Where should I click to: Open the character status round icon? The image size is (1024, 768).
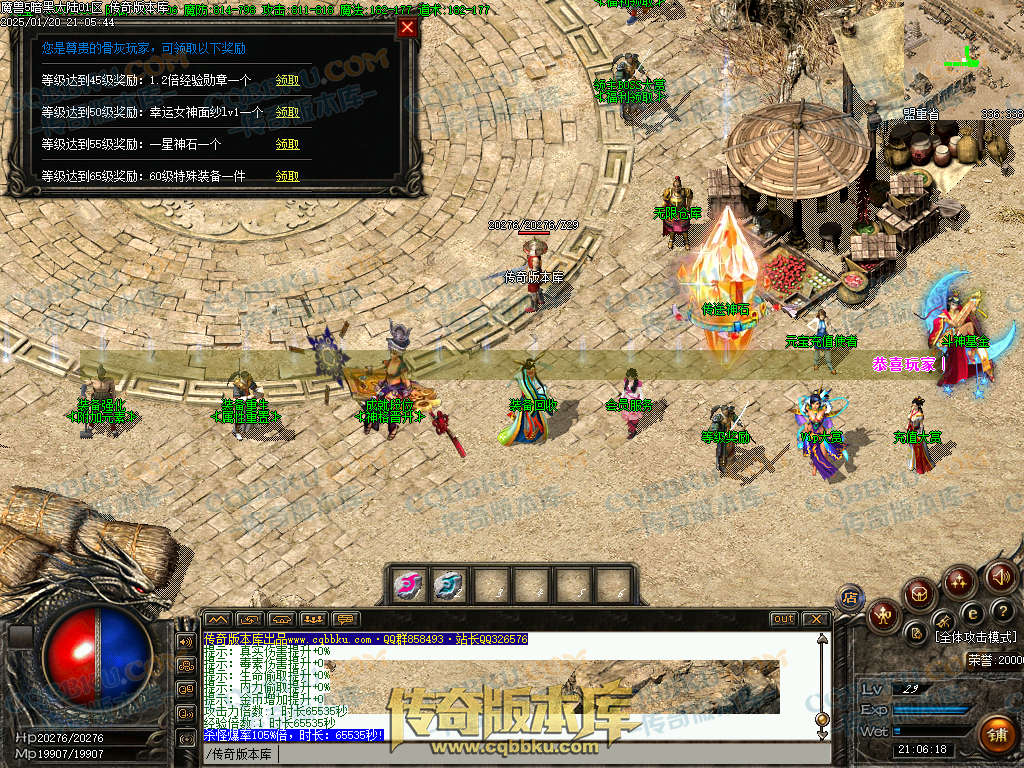point(884,615)
